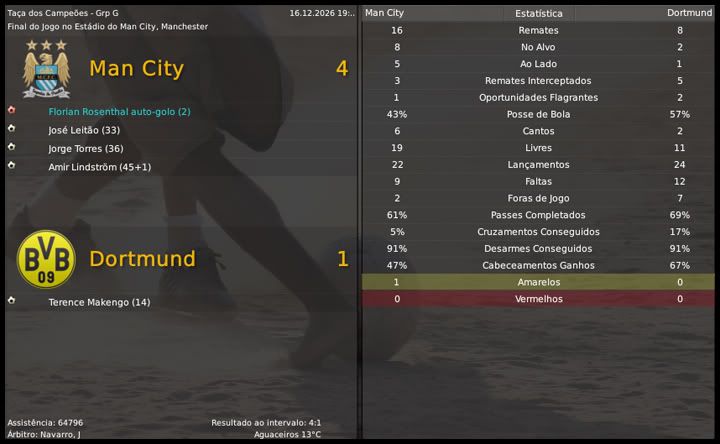The width and height of the screenshot is (720, 444).
Task: Select the Passes Completados row
Action: point(538,215)
